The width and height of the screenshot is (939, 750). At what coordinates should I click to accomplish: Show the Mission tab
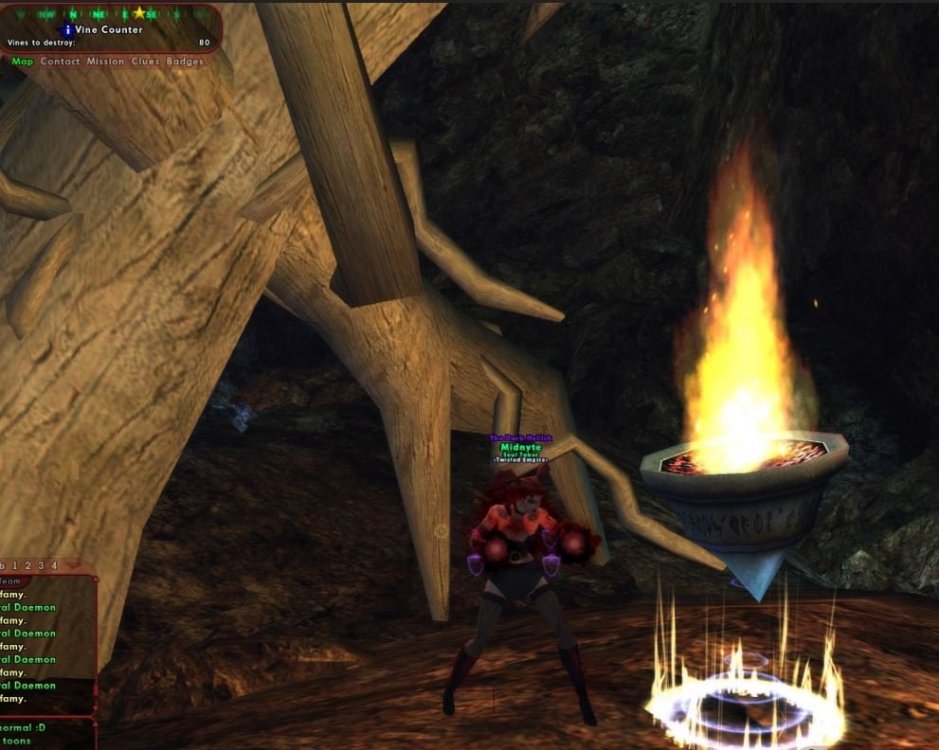[x=105, y=62]
